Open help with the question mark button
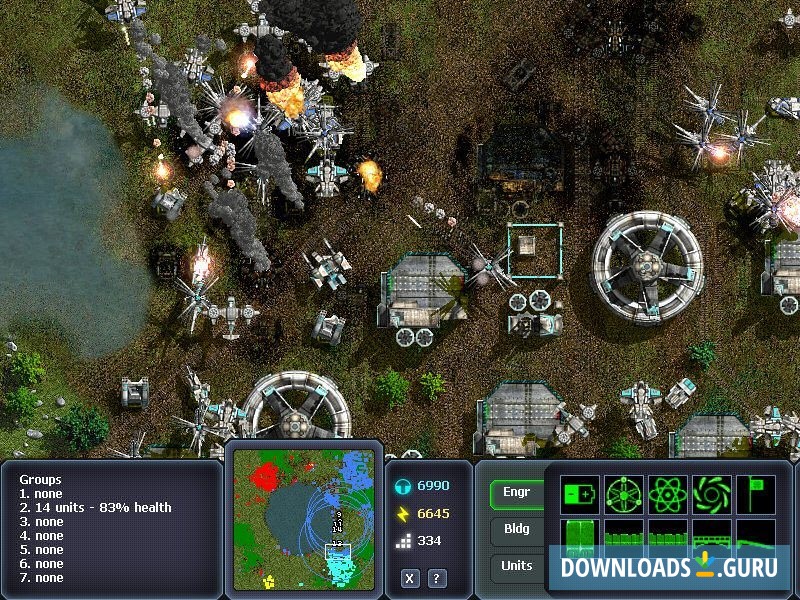 coord(437,578)
